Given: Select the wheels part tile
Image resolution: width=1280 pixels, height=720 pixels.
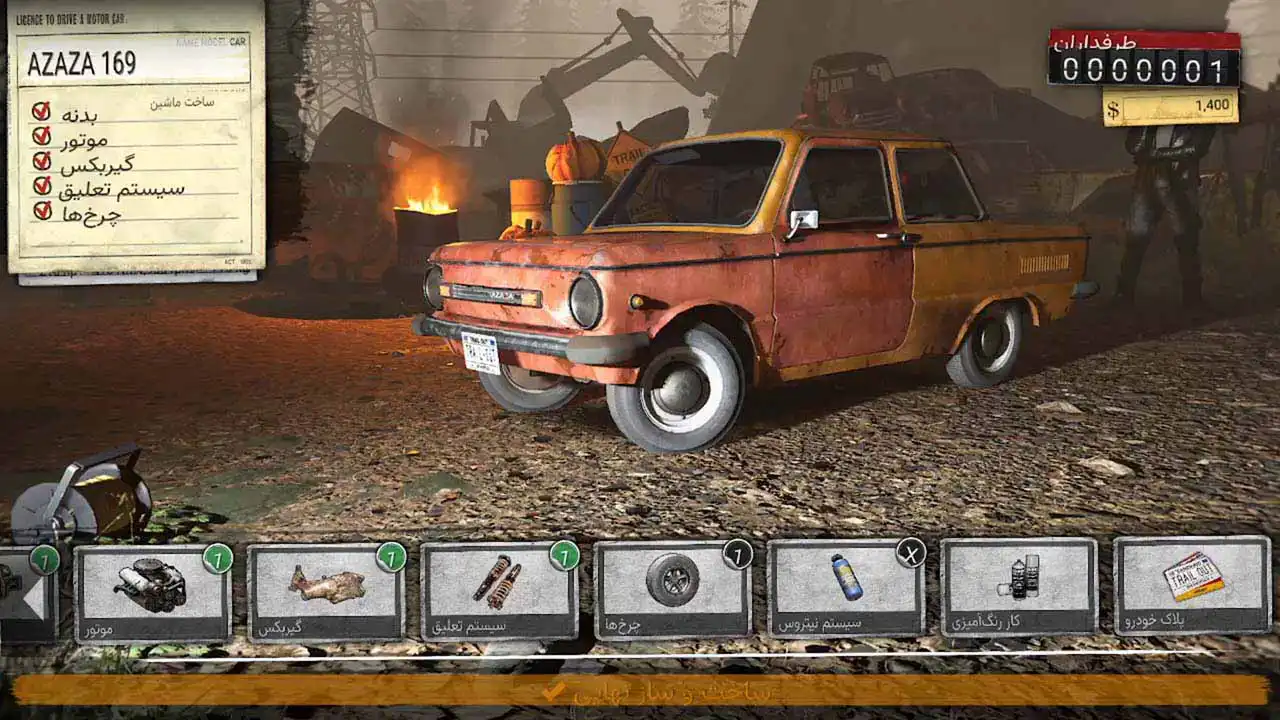Looking at the screenshot, I should tap(672, 590).
